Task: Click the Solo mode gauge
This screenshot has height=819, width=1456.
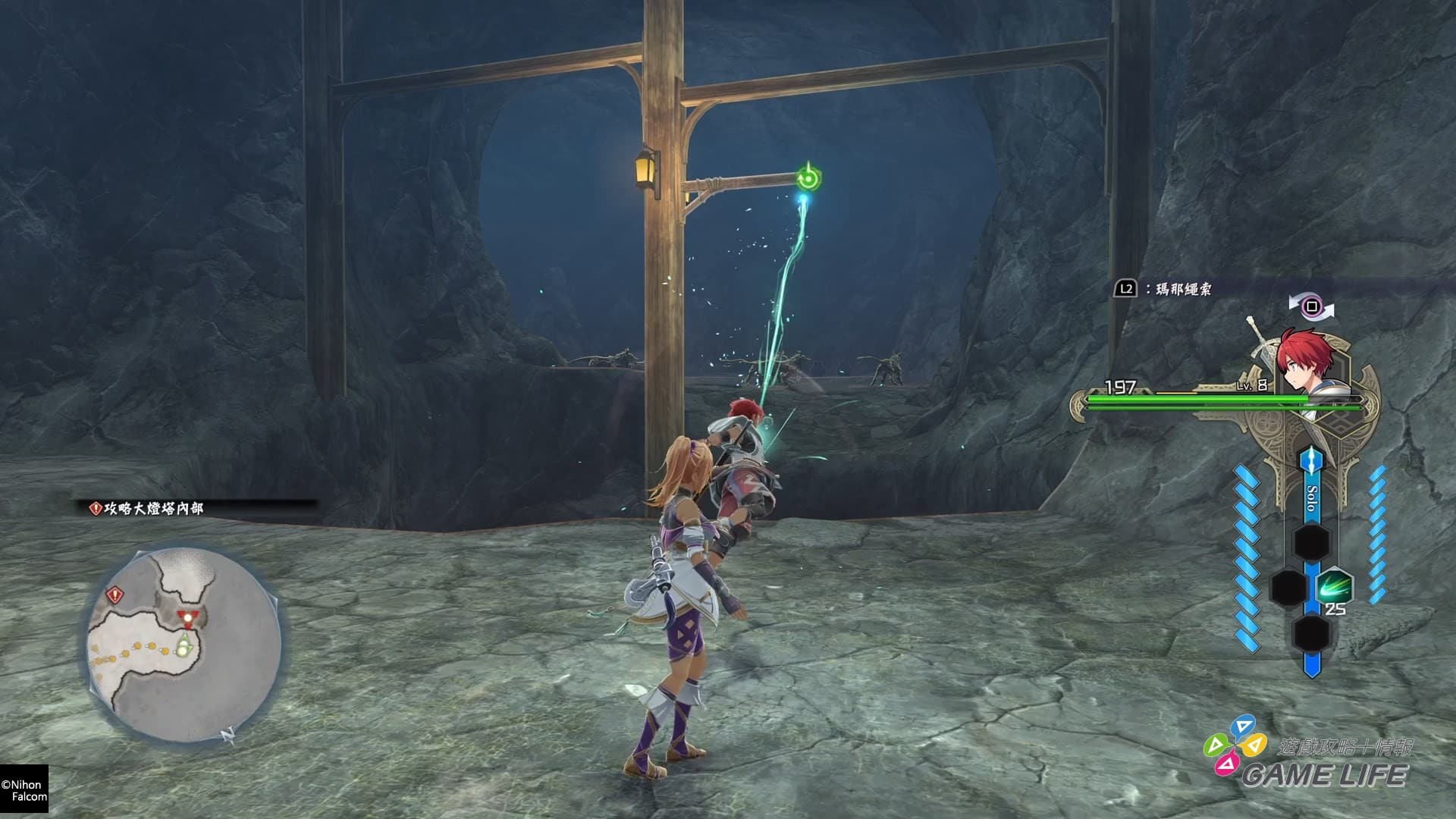Action: (x=1312, y=497)
